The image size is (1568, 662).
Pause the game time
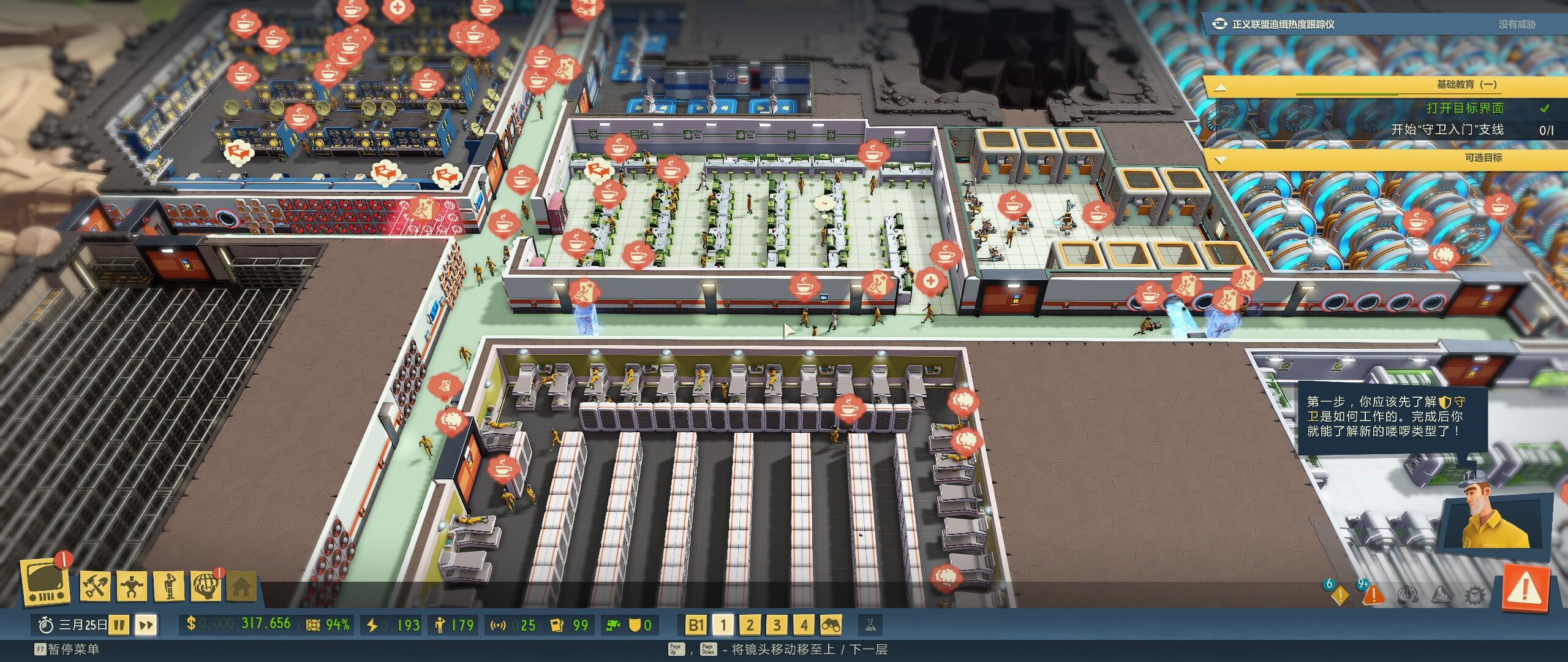(x=120, y=625)
